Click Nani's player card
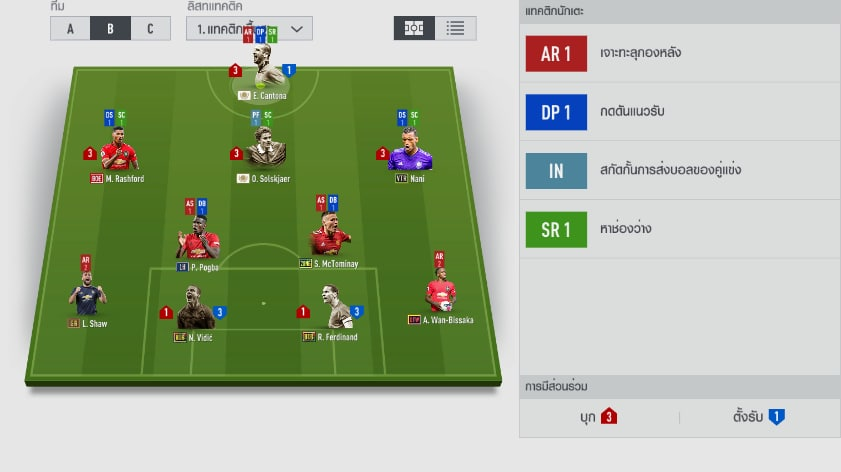 coord(411,155)
